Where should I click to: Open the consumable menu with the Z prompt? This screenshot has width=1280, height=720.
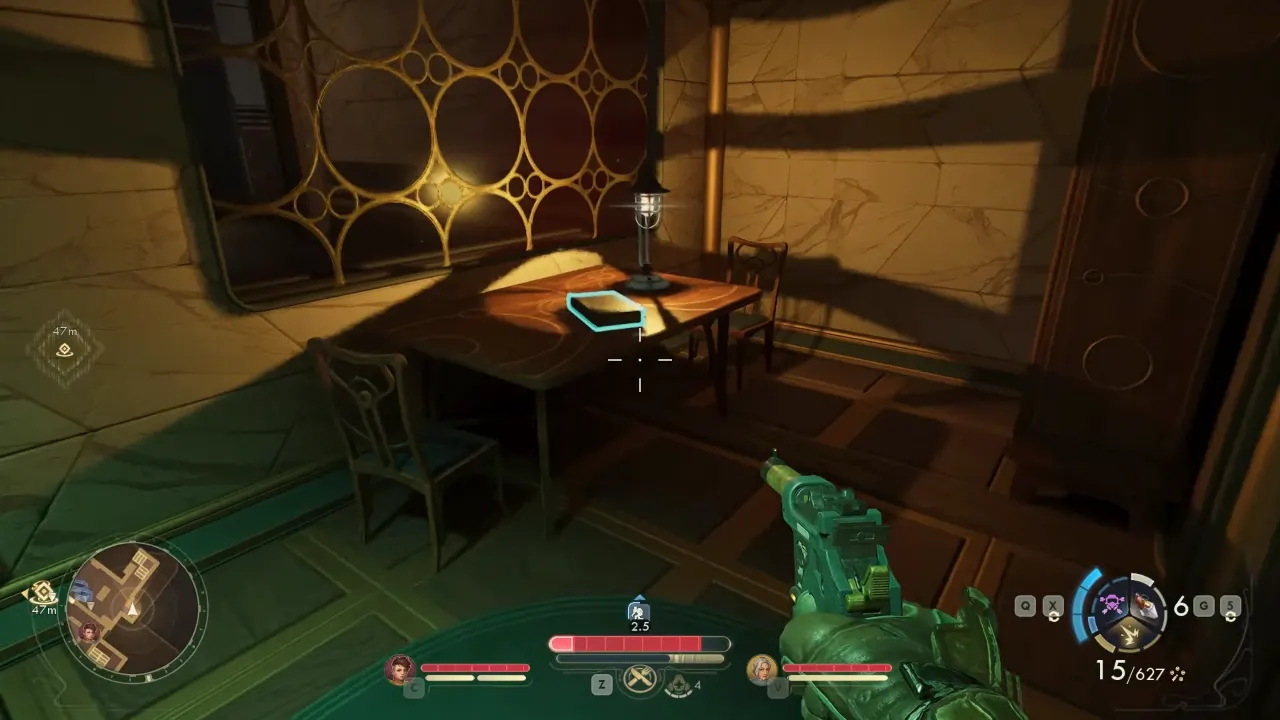coord(602,683)
